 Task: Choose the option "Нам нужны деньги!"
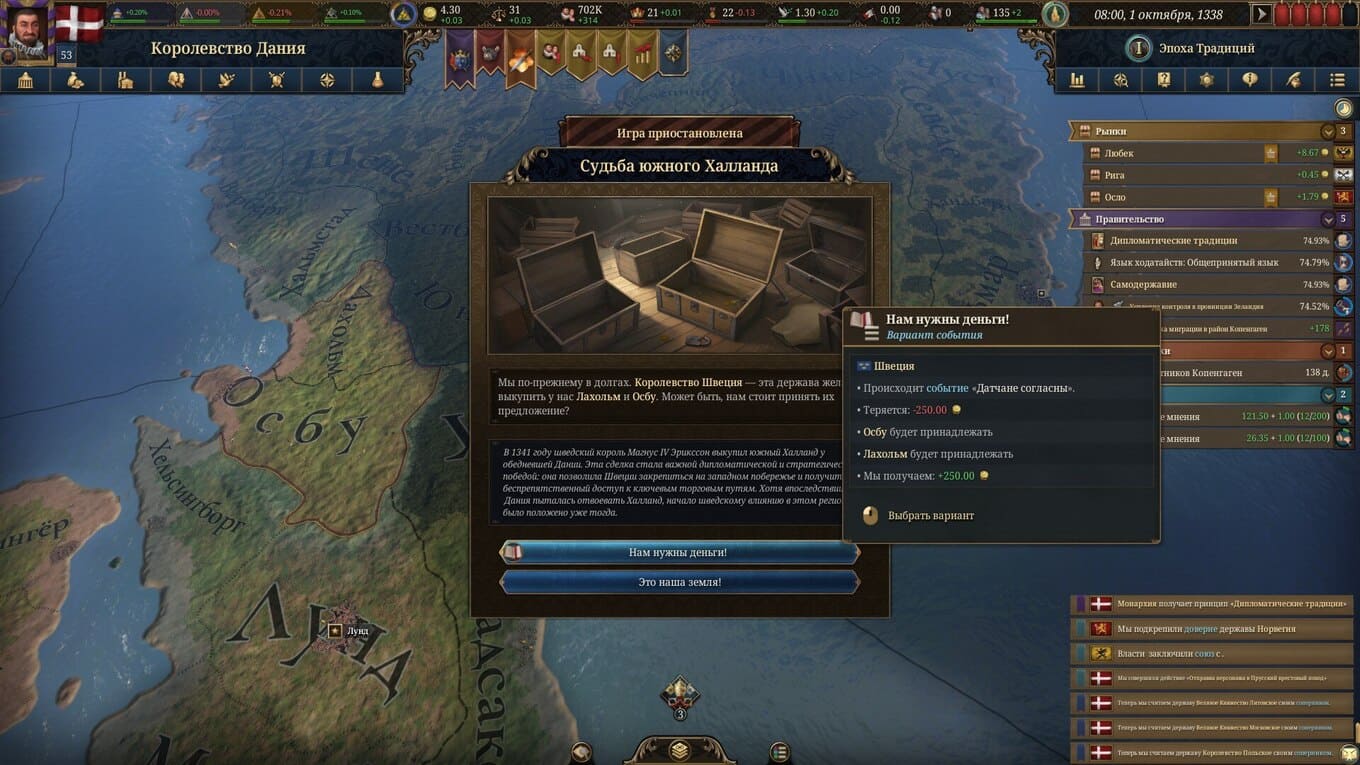678,552
